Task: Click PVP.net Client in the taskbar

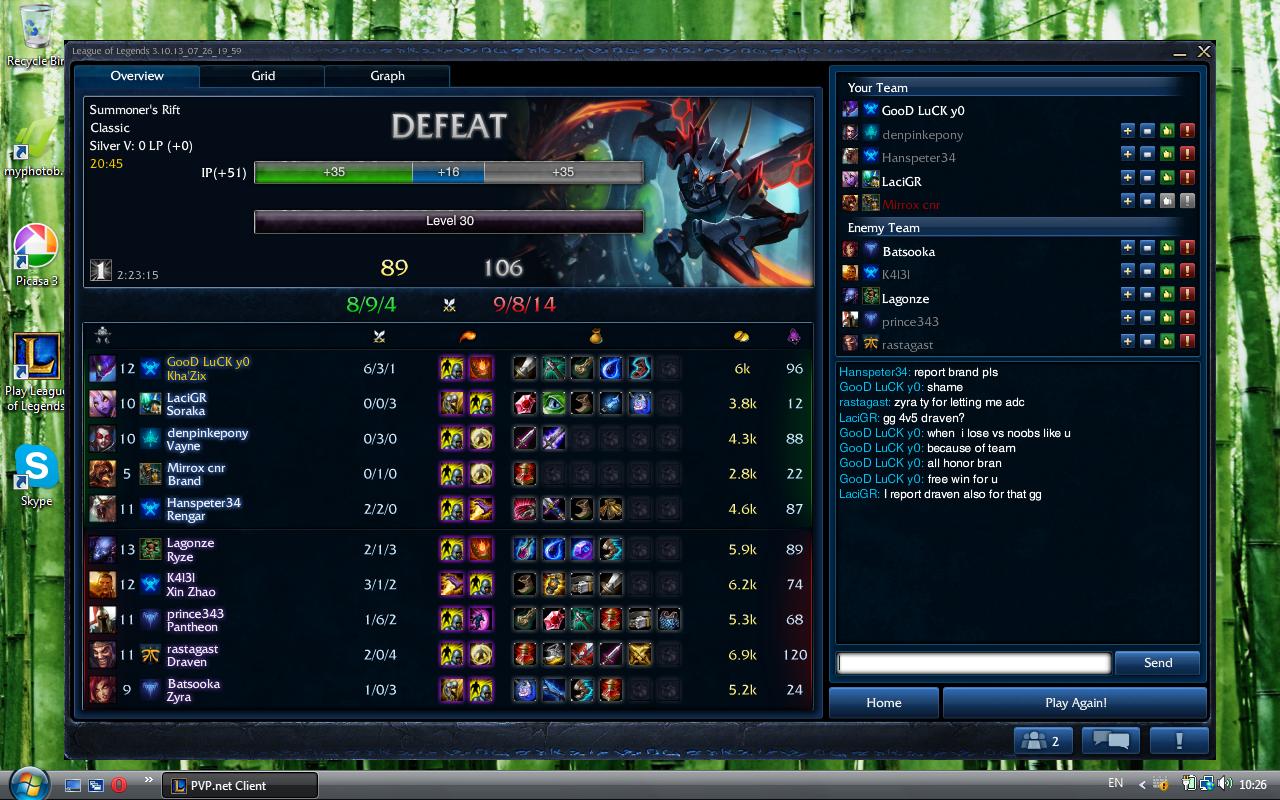Action: (x=240, y=785)
